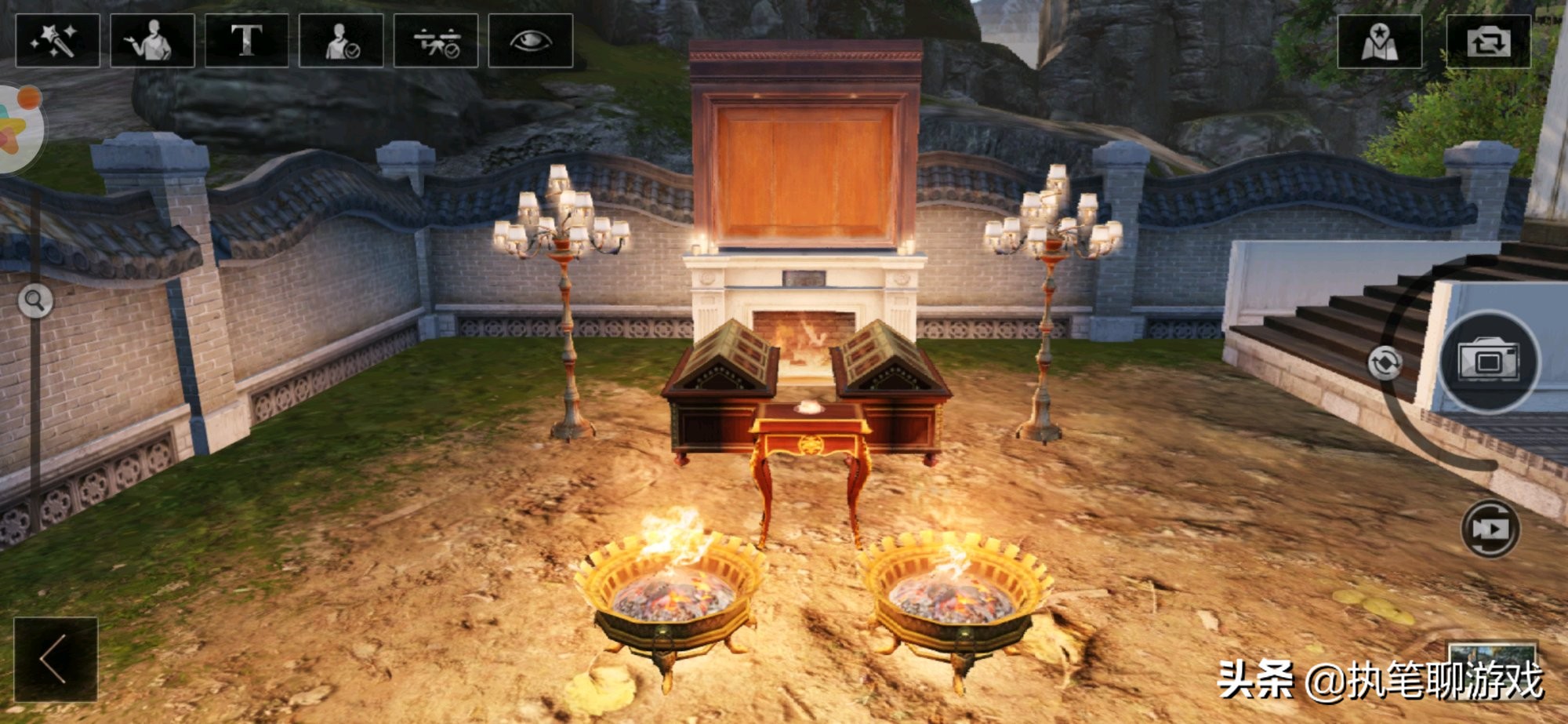
Task: Click the eye icon to hide interface
Action: (x=530, y=41)
